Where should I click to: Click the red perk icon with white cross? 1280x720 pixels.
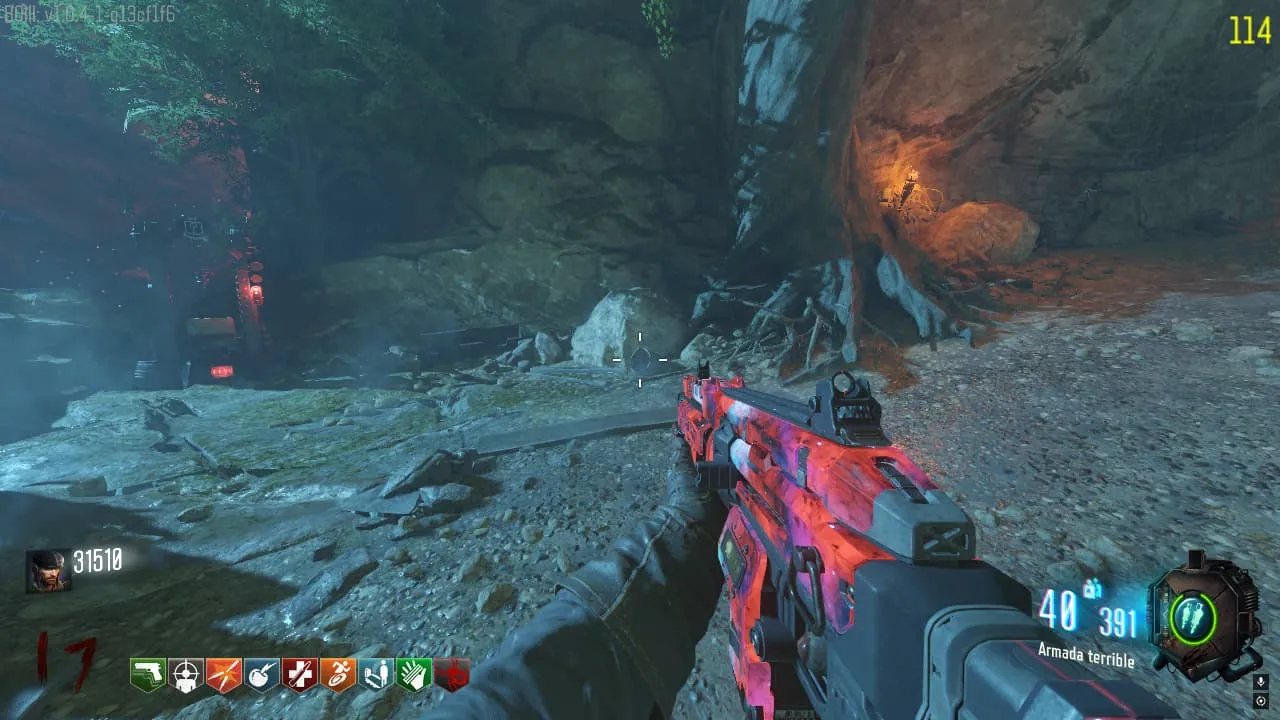tap(299, 675)
